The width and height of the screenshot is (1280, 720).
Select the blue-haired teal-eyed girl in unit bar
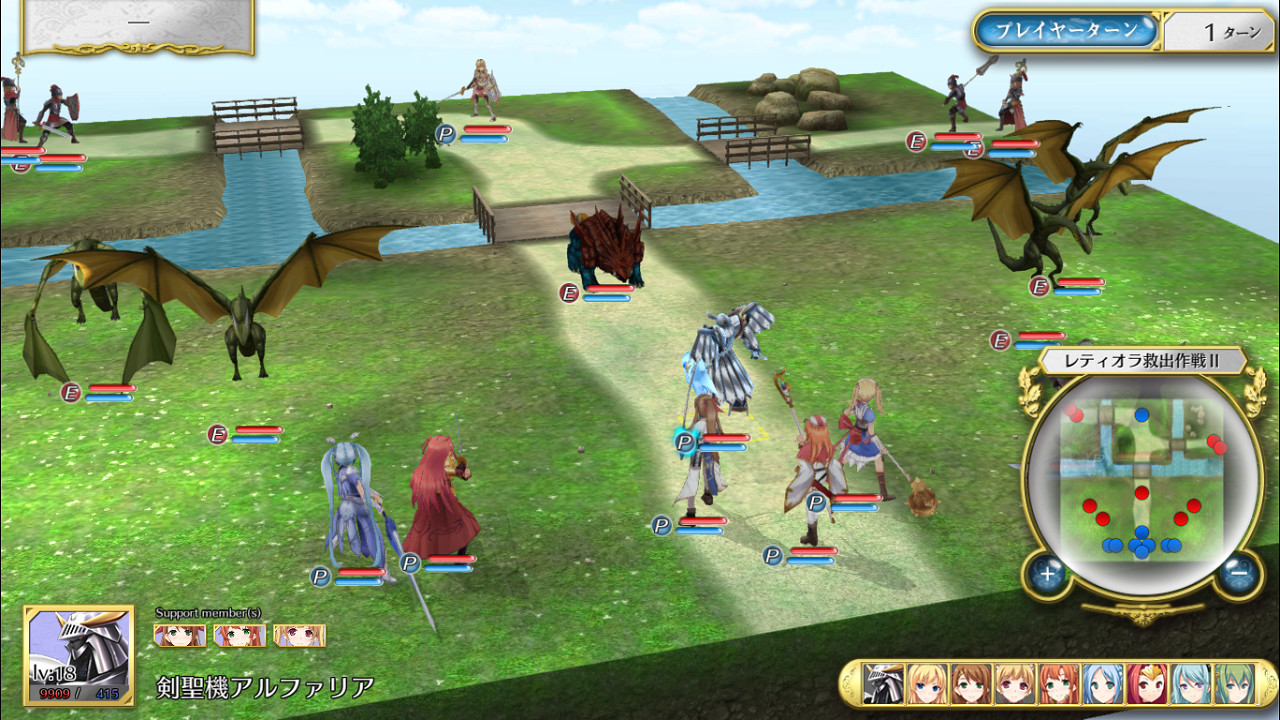pos(1103,684)
